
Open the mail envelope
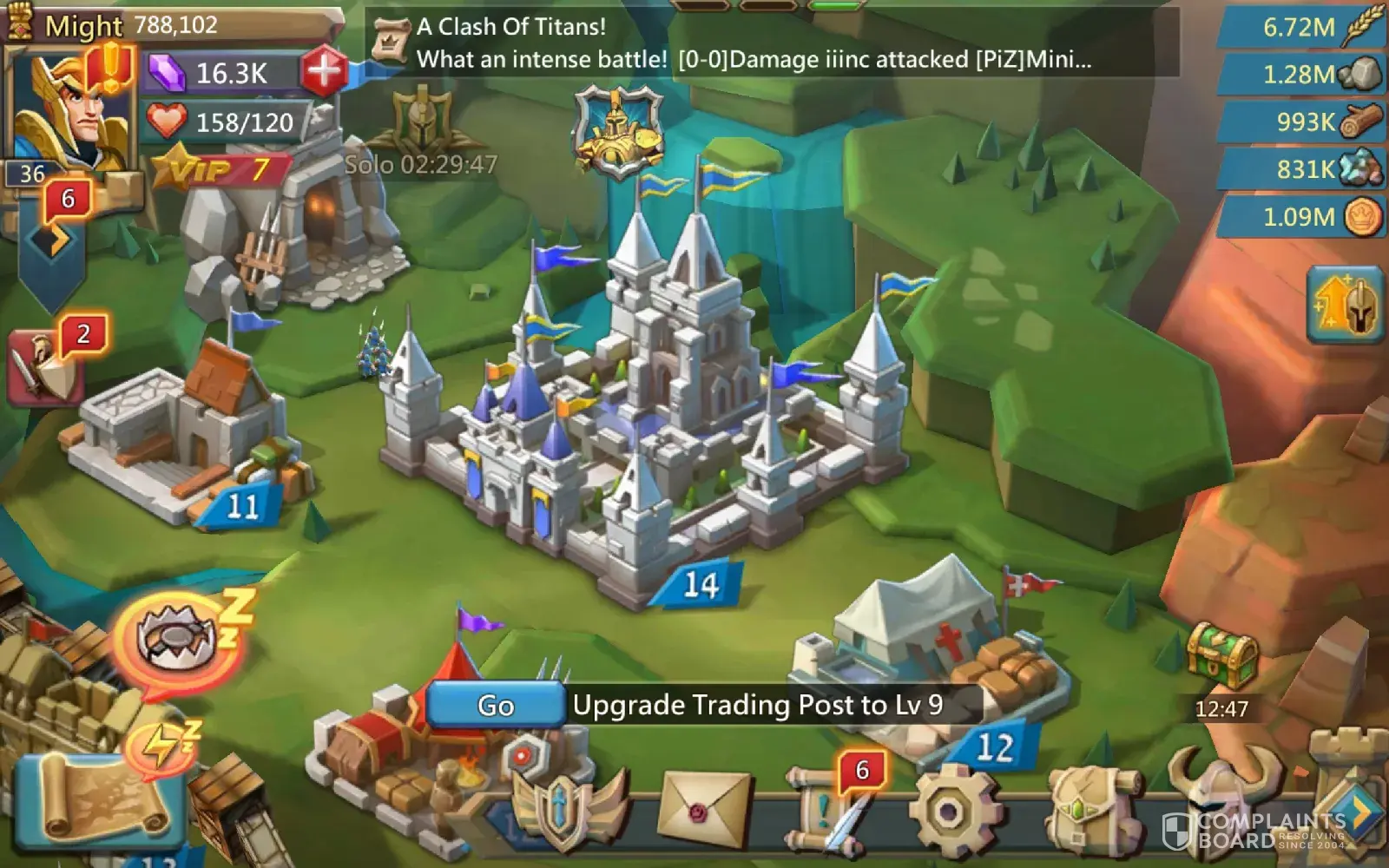point(704,809)
